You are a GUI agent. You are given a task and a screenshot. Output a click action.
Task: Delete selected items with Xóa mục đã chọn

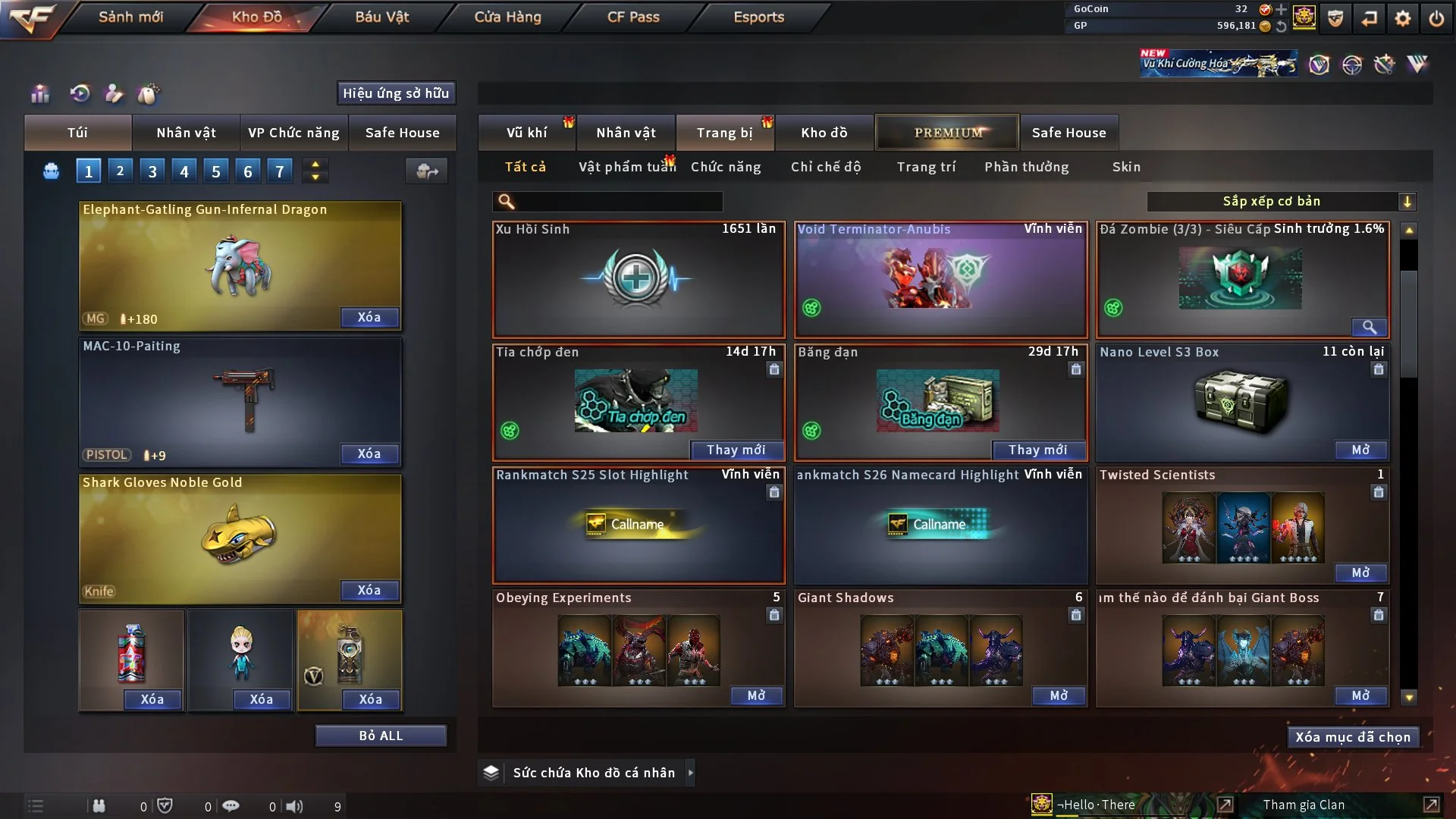pos(1353,737)
